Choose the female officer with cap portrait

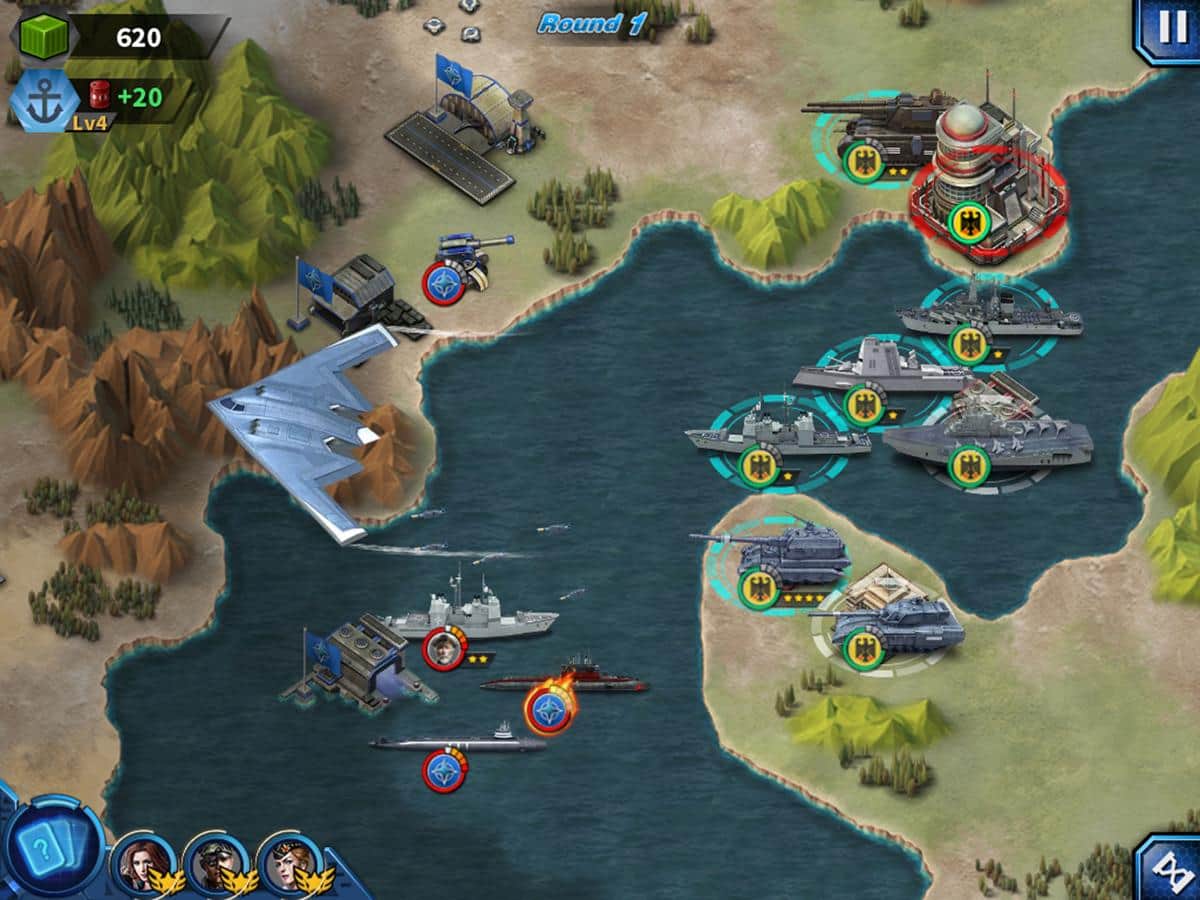pyautogui.click(x=290, y=862)
